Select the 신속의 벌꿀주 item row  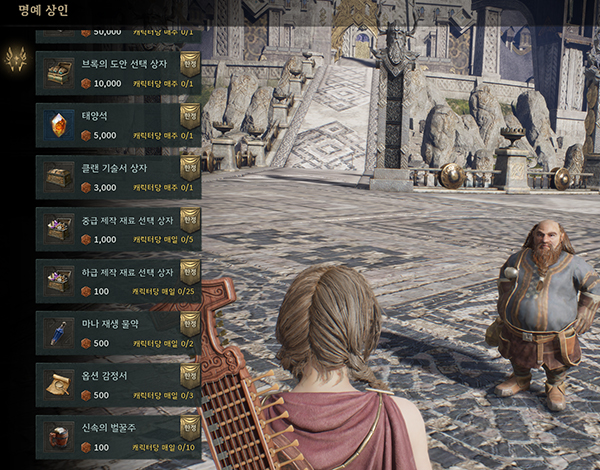click(x=118, y=436)
